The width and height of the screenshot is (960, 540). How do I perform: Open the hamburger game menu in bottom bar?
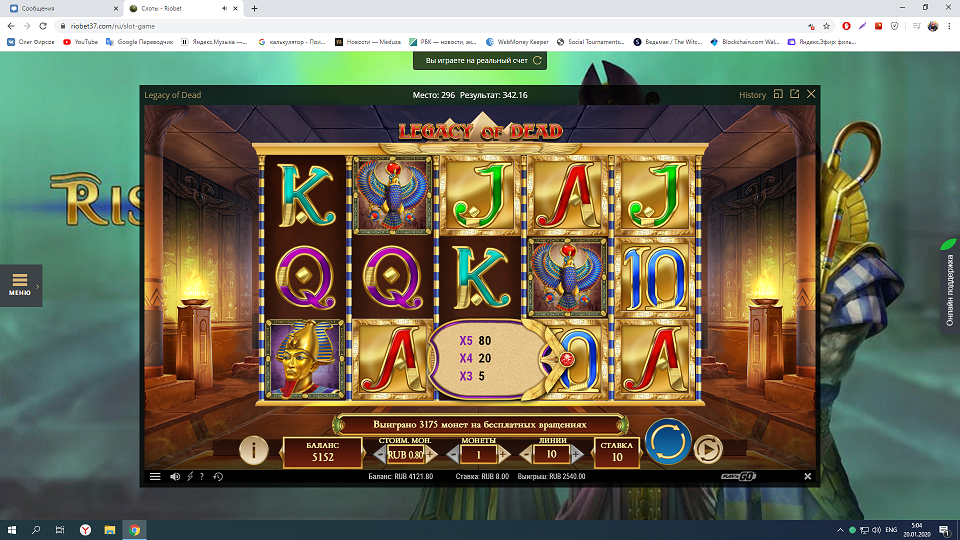pos(155,477)
